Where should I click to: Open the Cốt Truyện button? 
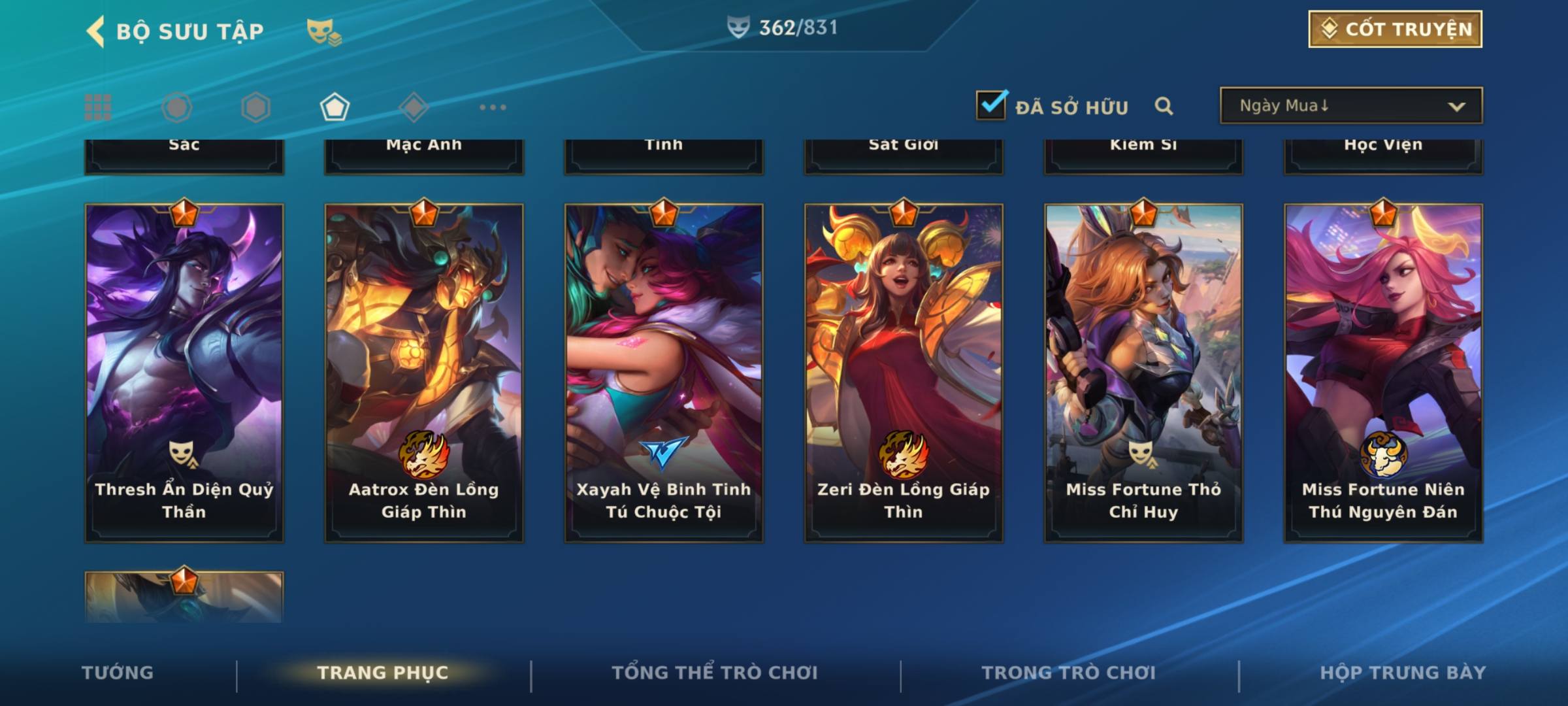(x=1395, y=29)
